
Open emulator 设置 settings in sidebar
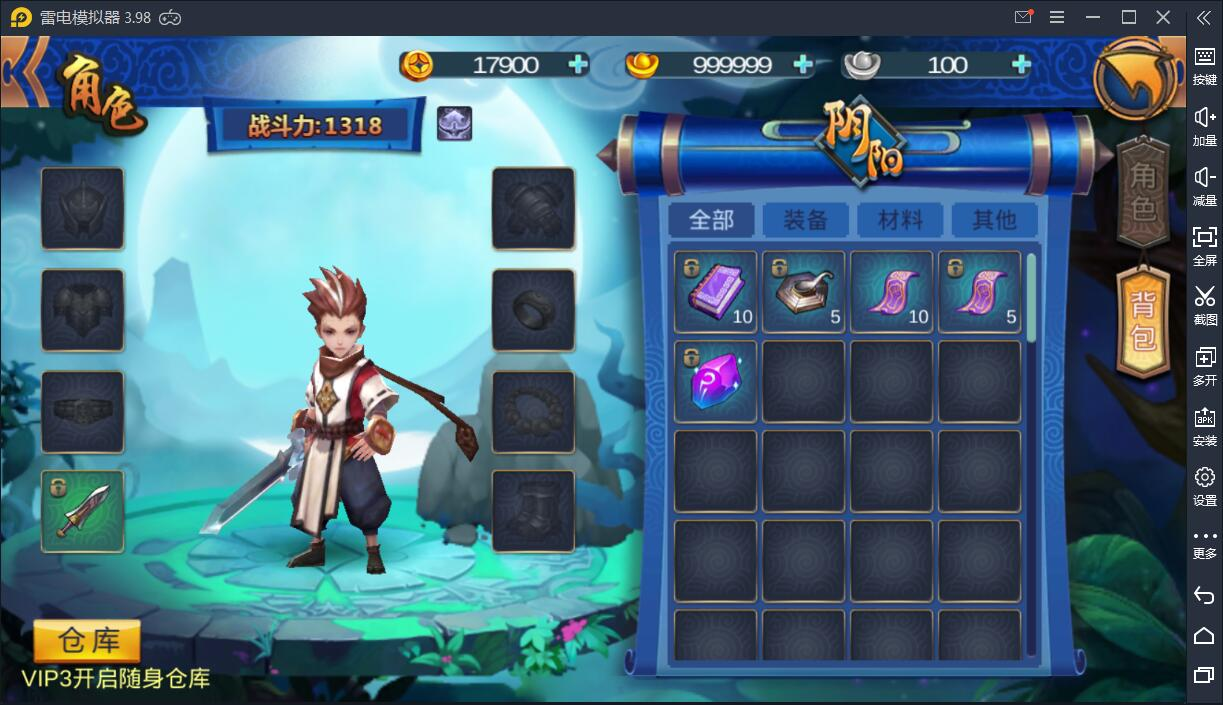(x=1204, y=485)
